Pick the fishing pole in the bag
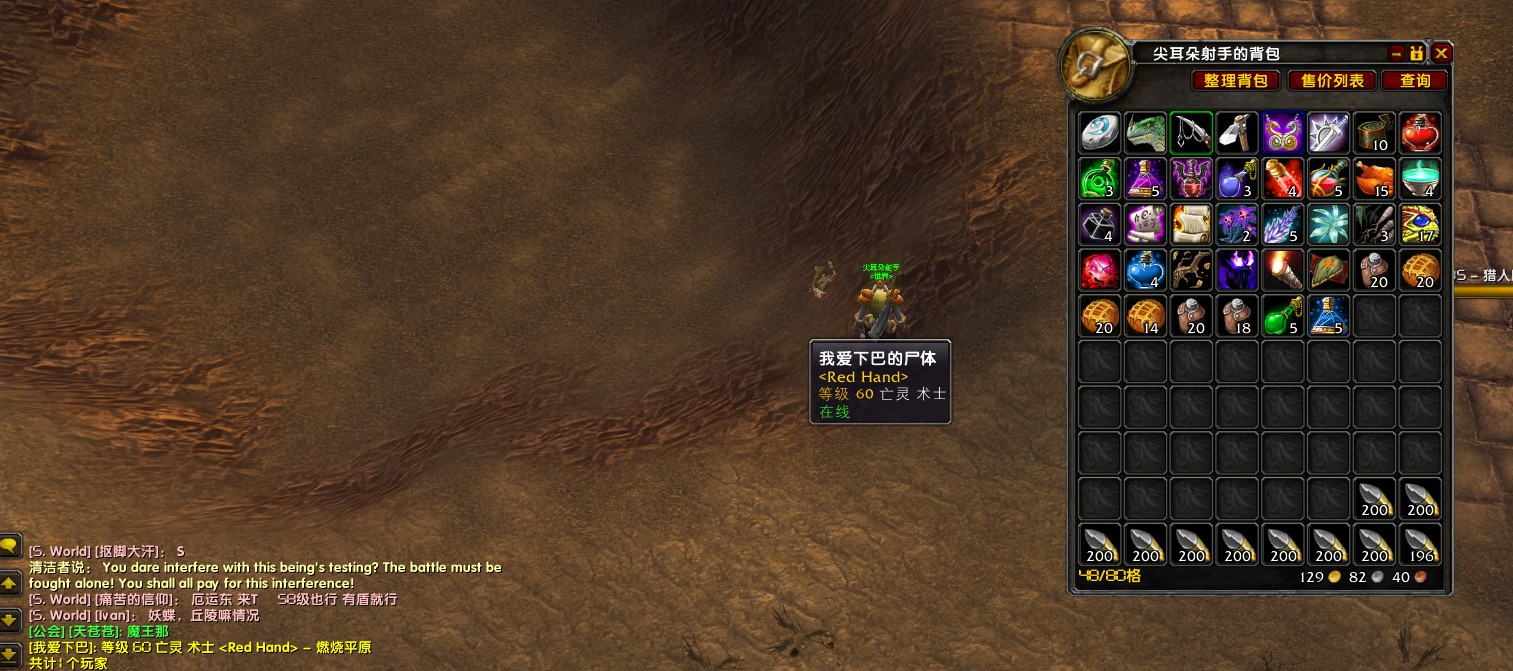The height and width of the screenshot is (671, 1513). (x=1191, y=132)
